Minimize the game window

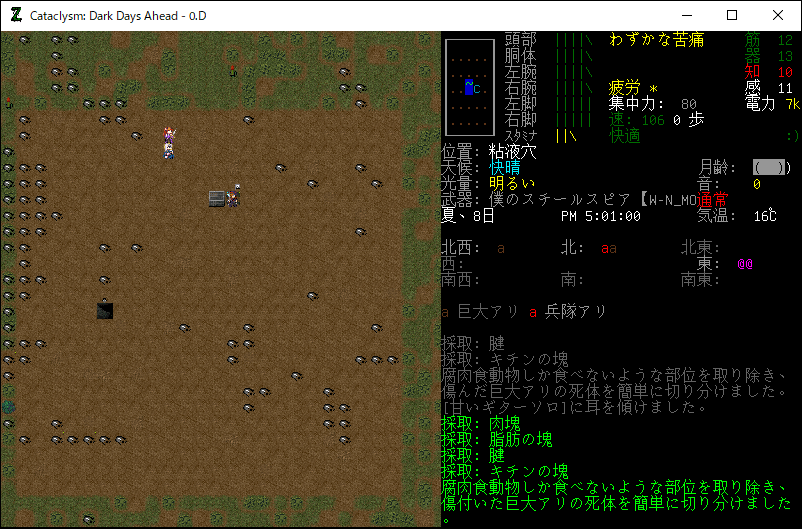(x=686, y=15)
